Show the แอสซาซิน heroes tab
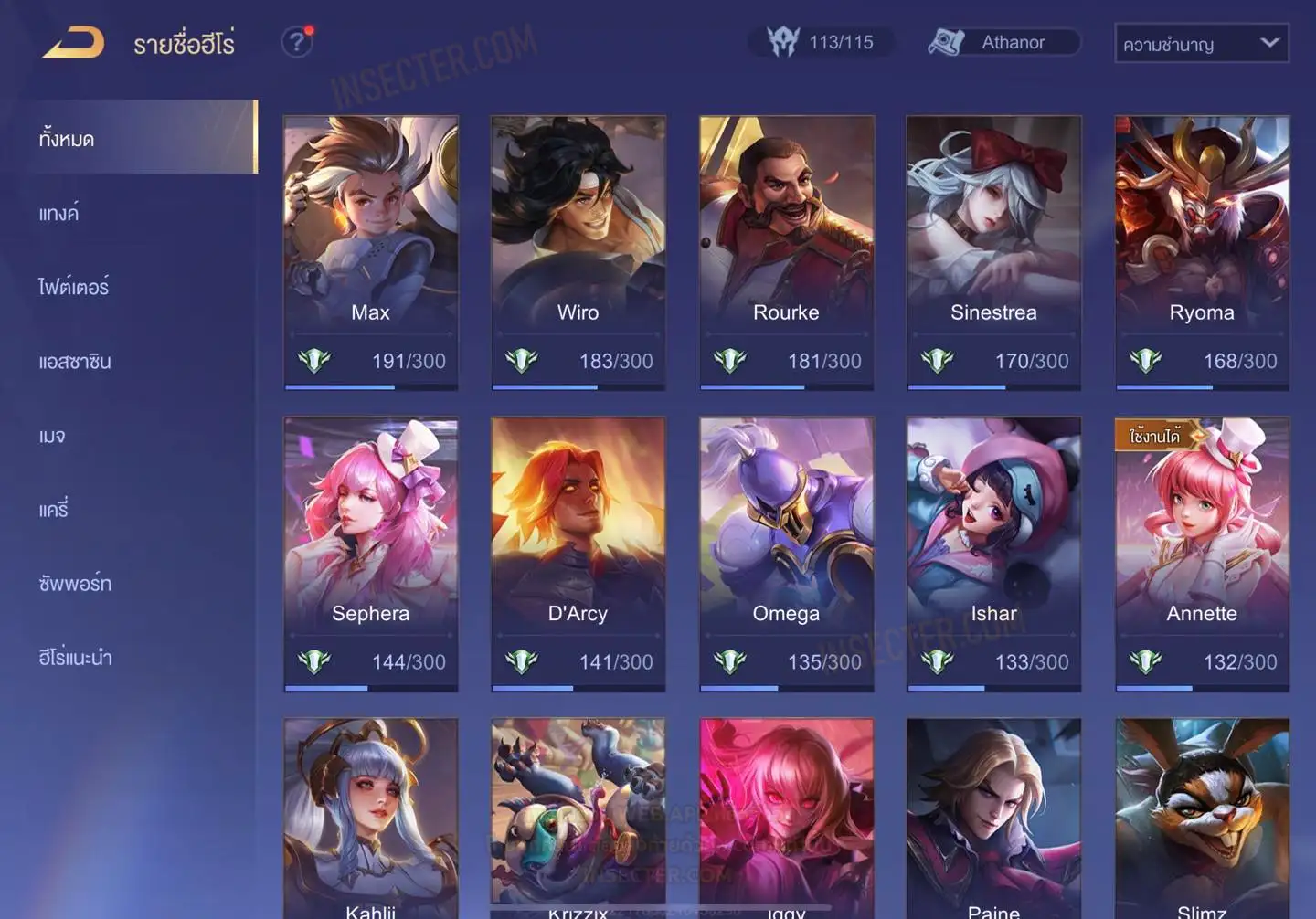The image size is (1316, 919). click(75, 362)
